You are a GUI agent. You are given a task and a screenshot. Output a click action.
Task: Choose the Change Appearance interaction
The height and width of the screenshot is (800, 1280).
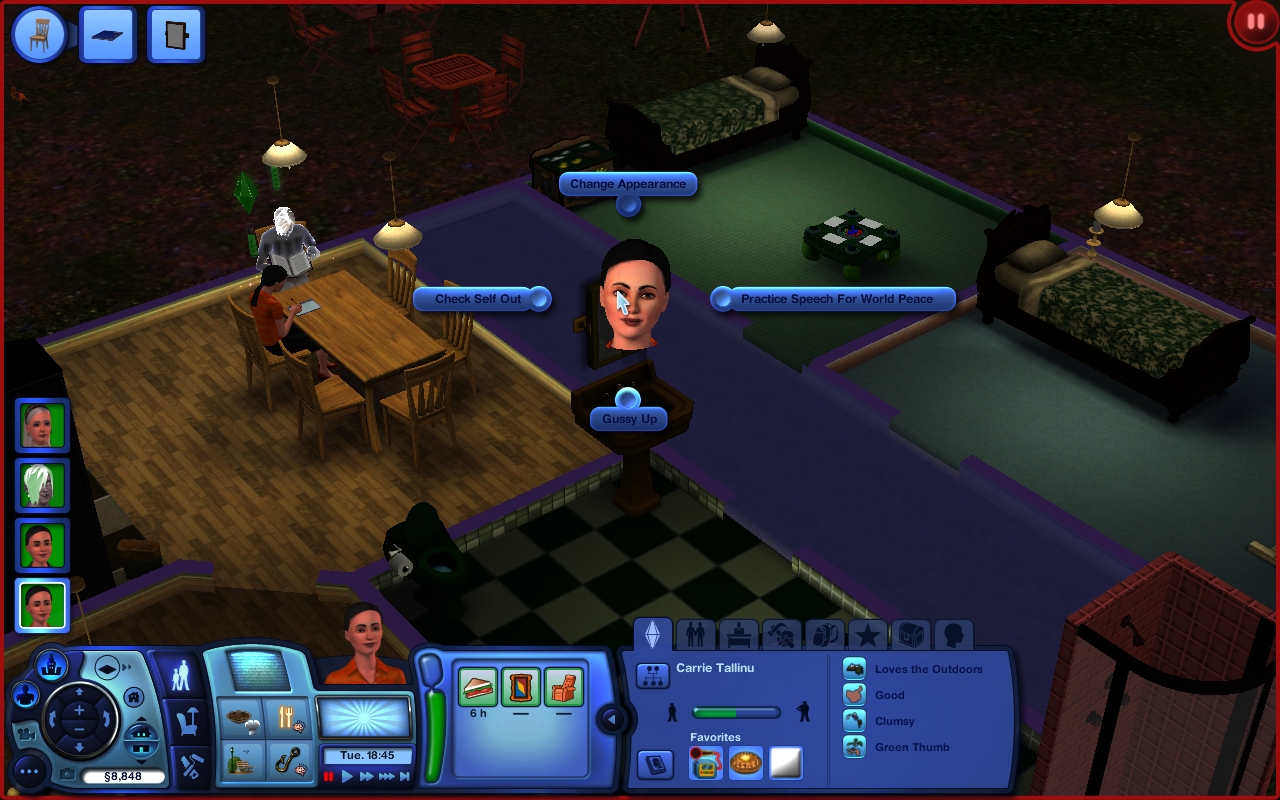(x=628, y=184)
